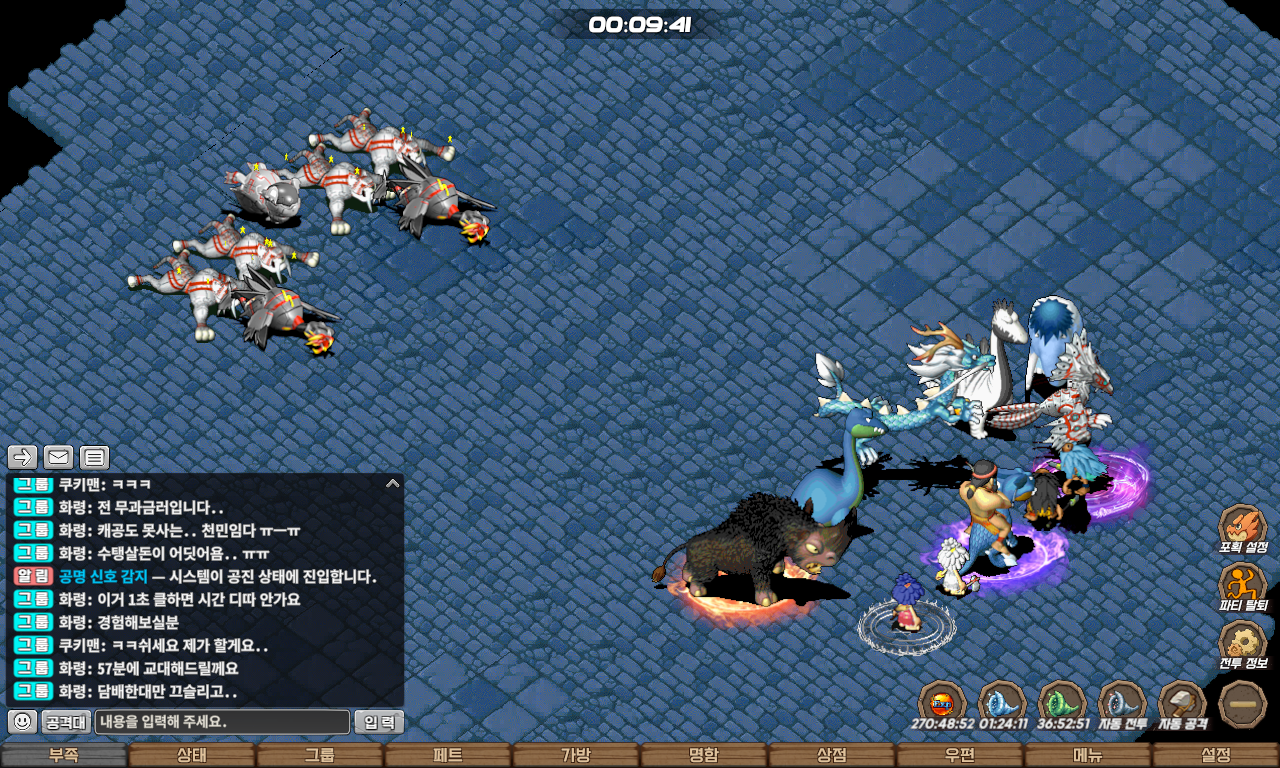Open the 부족 (Tribe) tab

pos(63,755)
